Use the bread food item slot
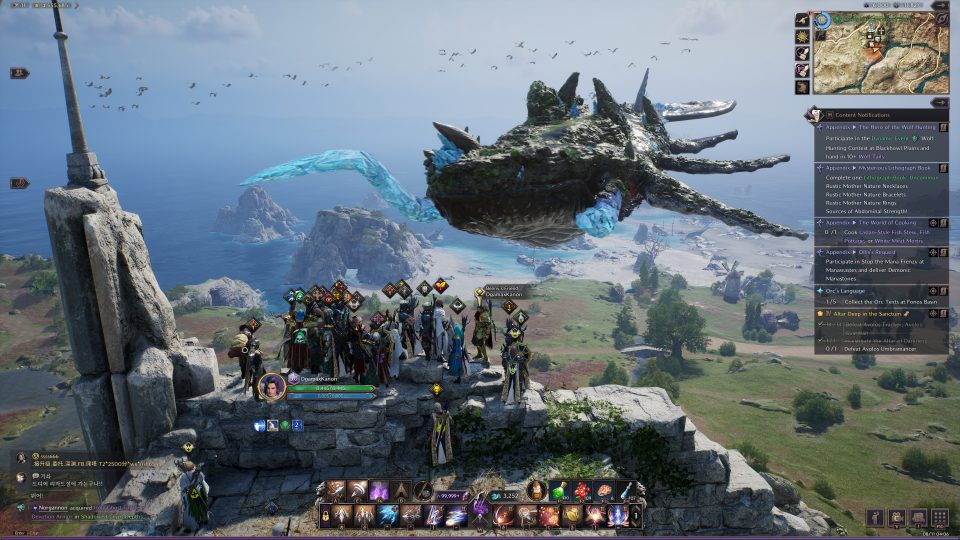Image resolution: width=960 pixels, height=540 pixels. [x=603, y=491]
